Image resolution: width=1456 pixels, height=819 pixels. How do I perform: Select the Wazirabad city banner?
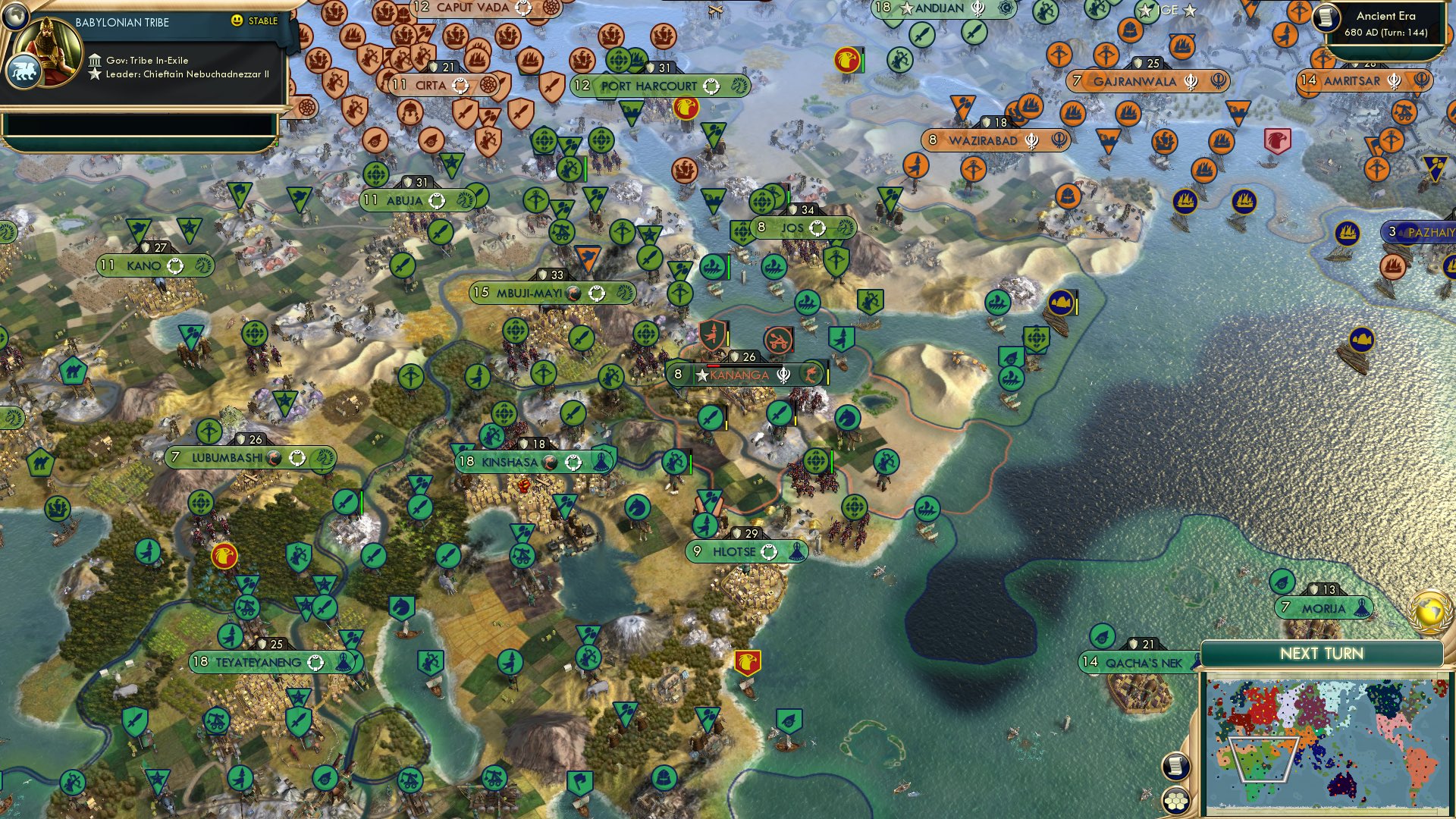(x=983, y=140)
